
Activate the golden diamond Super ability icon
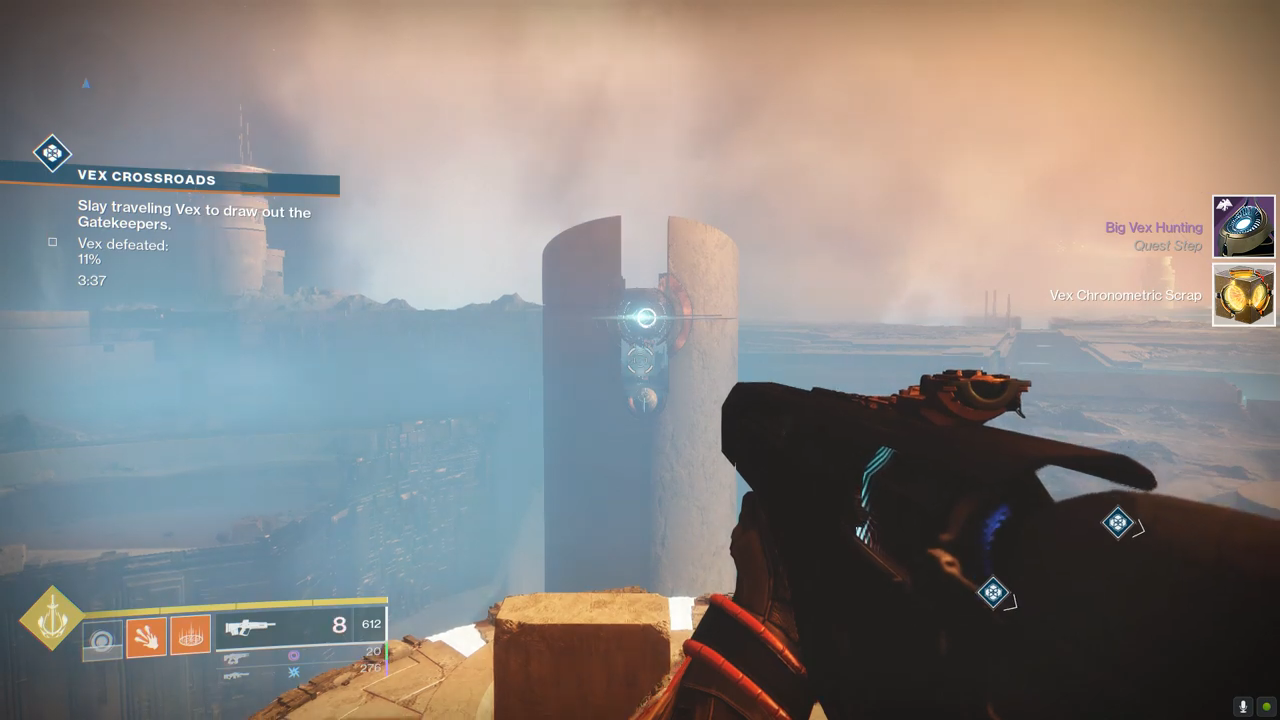click(x=51, y=619)
